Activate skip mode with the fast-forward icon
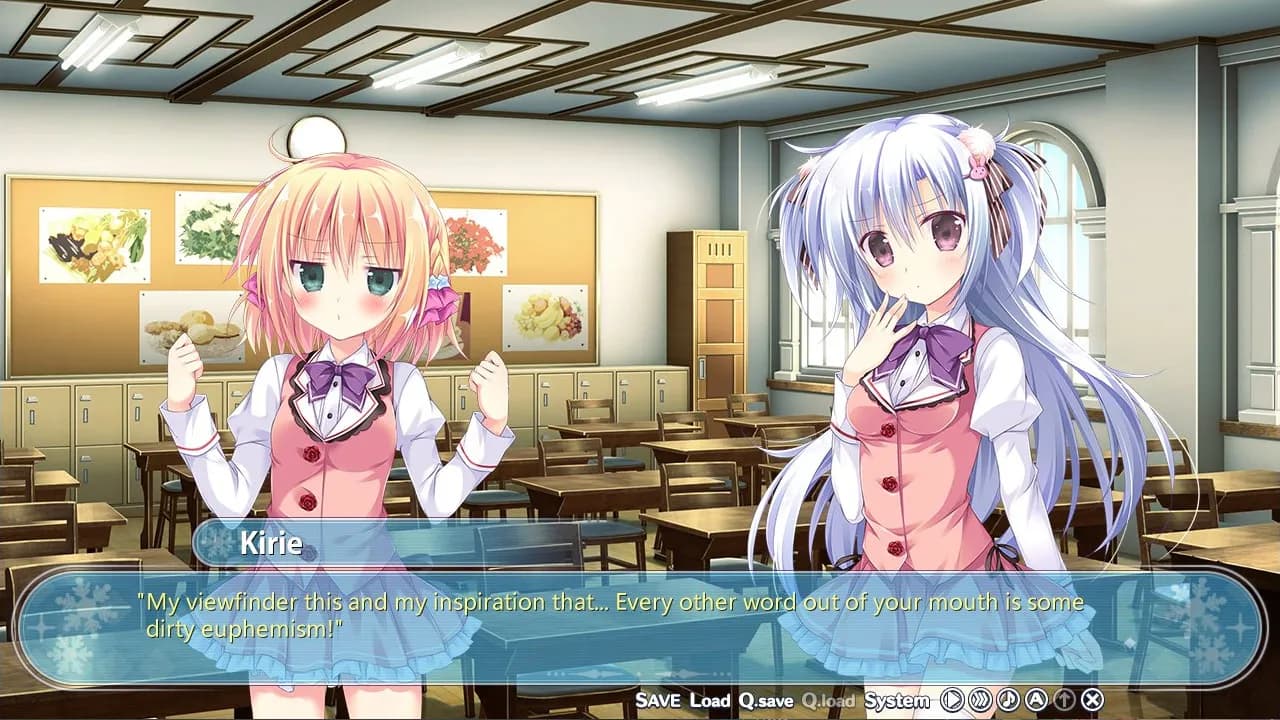The height and width of the screenshot is (720, 1280). point(976,701)
